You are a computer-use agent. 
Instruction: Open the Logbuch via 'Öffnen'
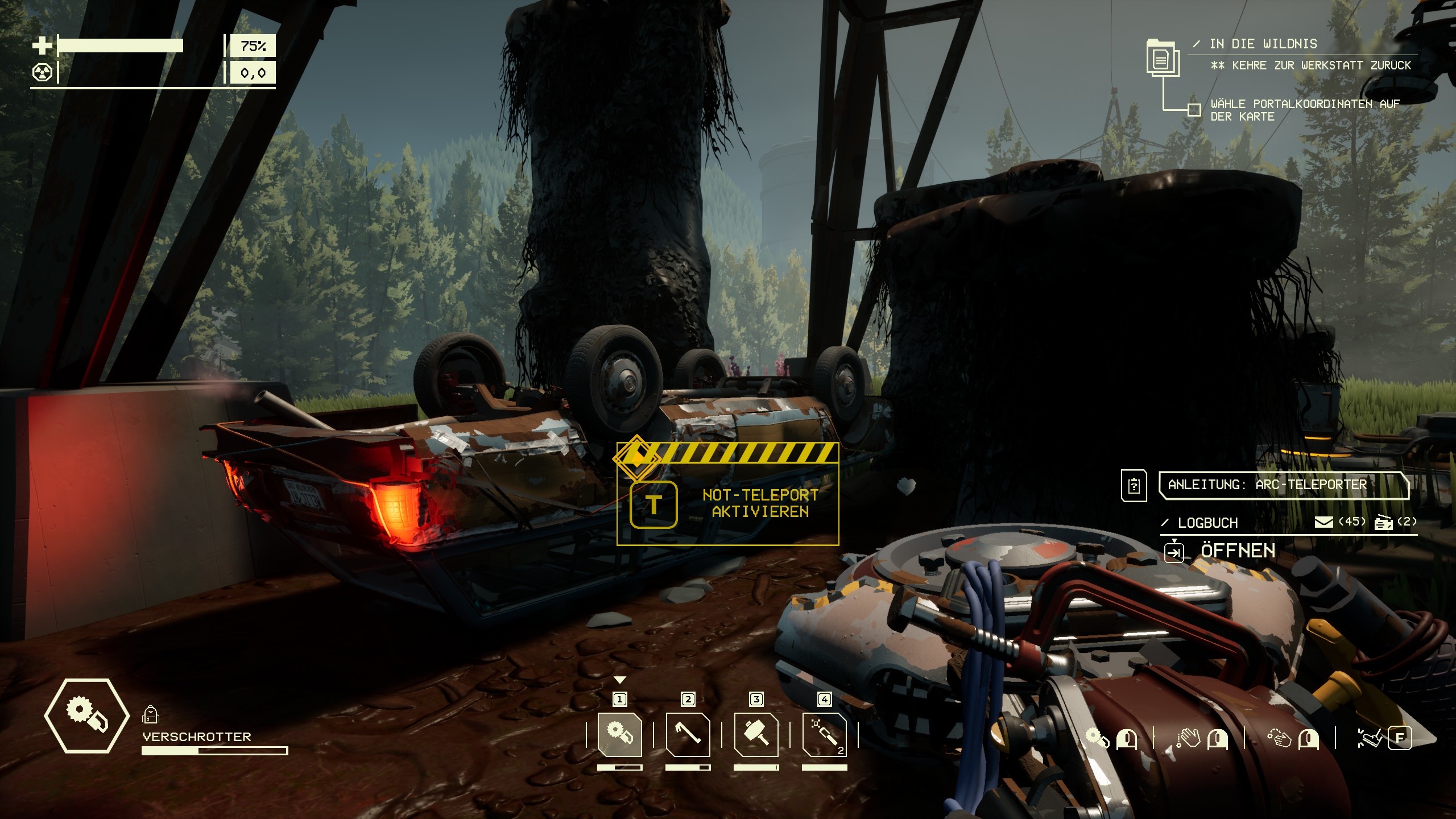coord(1238,551)
